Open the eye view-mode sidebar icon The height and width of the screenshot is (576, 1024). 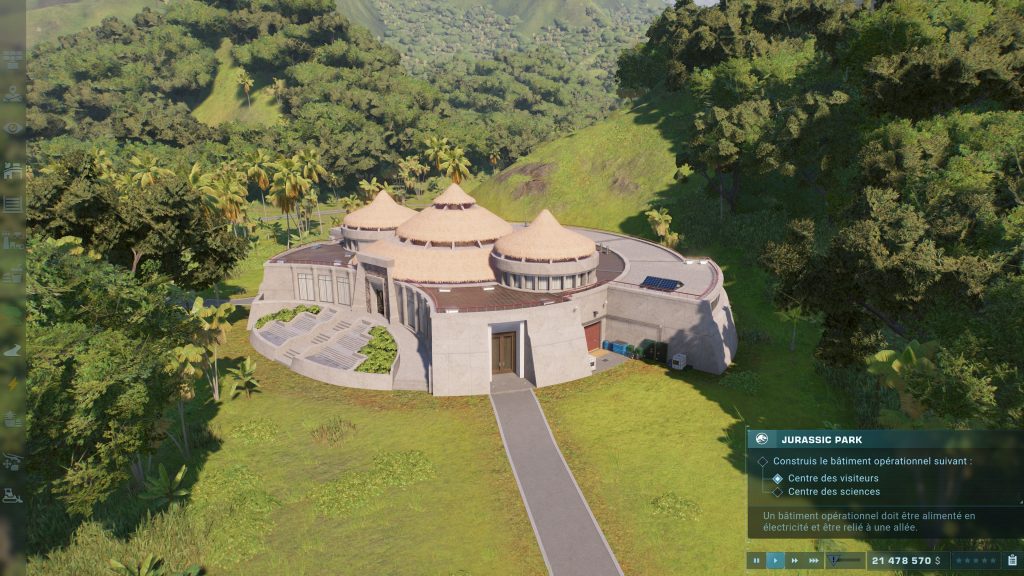pos(13,128)
